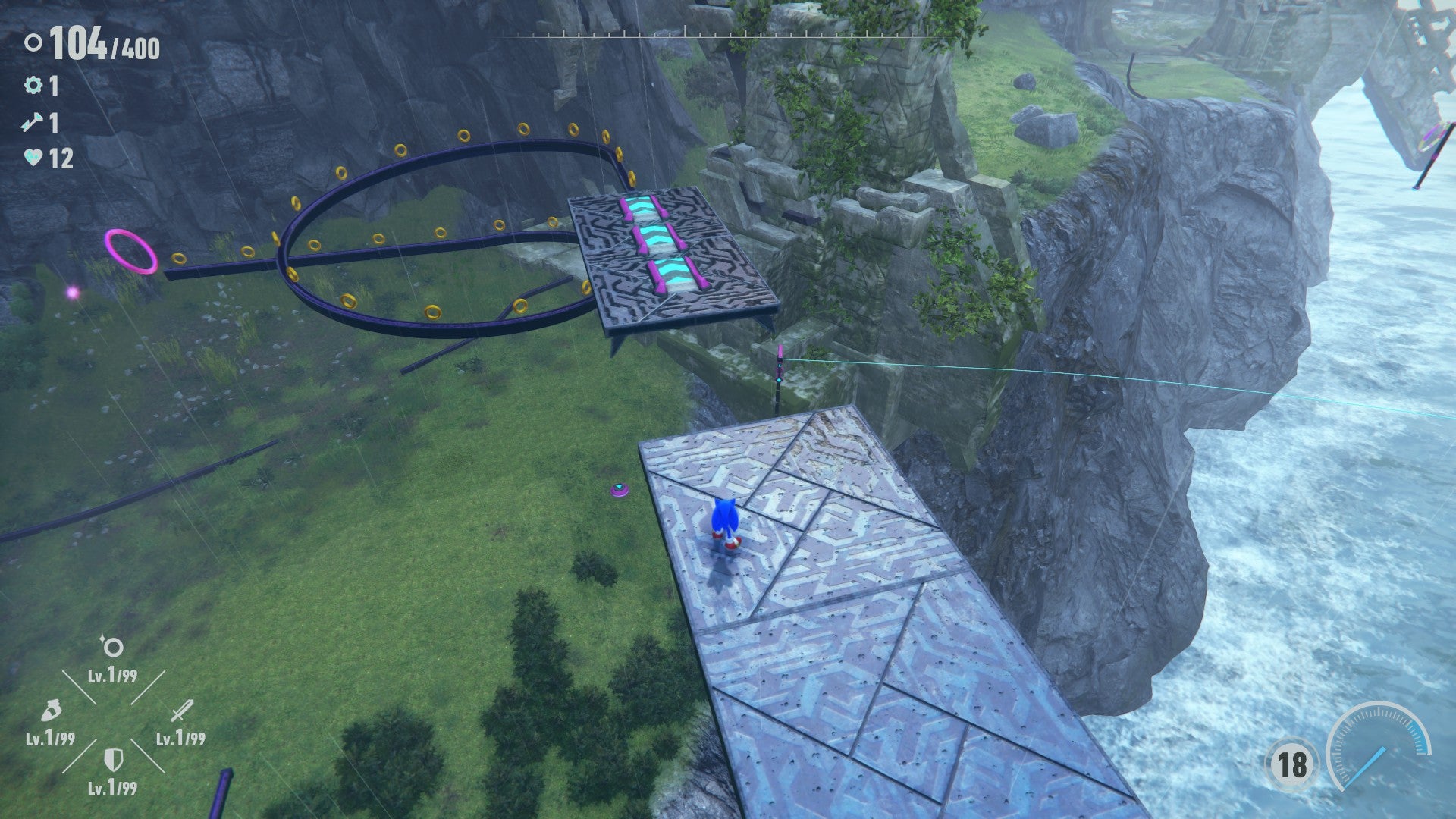Click the Ring Capacity Lv.1/99 label
The height and width of the screenshot is (819, 1456).
point(112,676)
